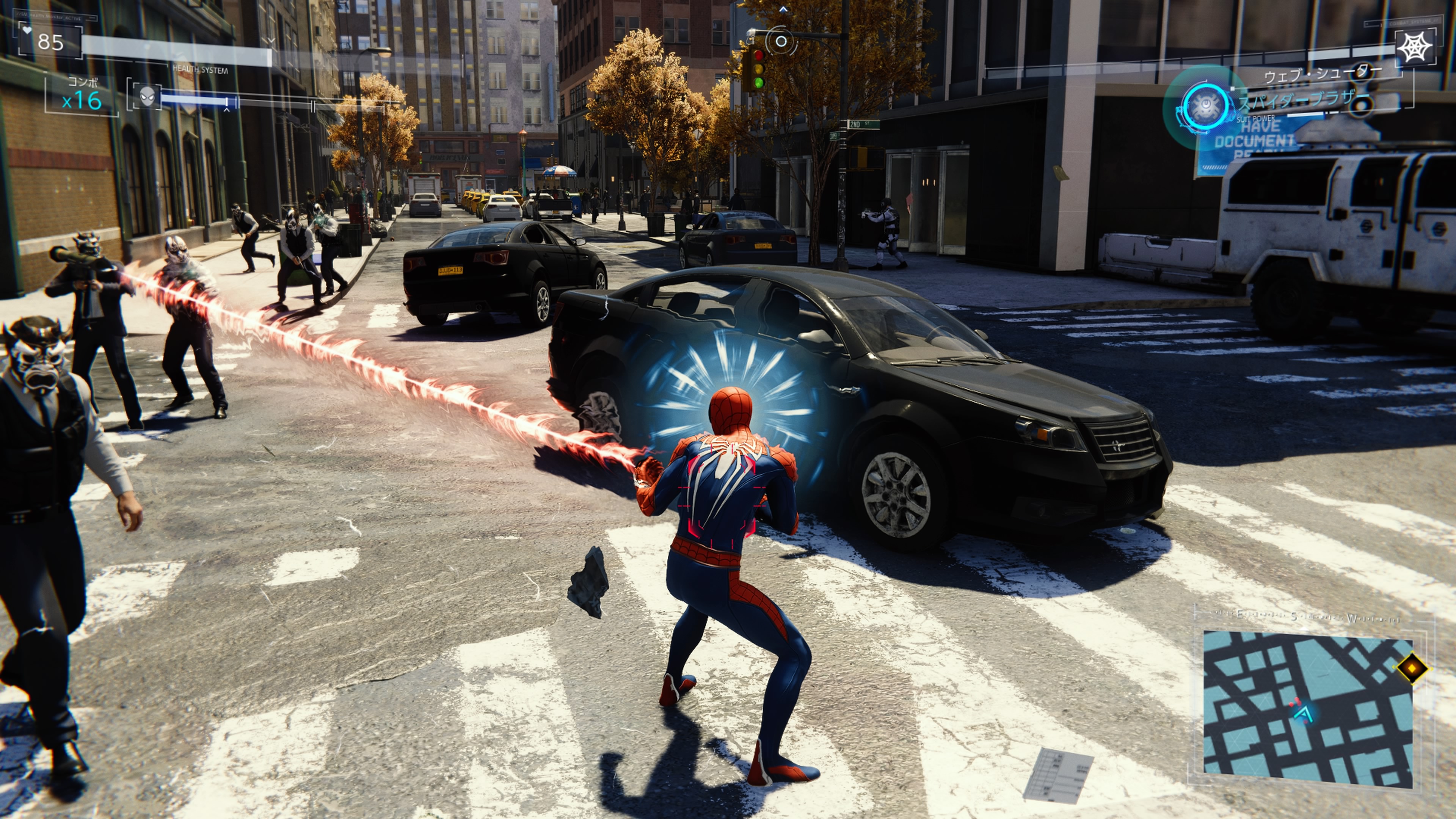
Task: Click the yellow diamond objective marker on minimap
Action: coord(1411,668)
